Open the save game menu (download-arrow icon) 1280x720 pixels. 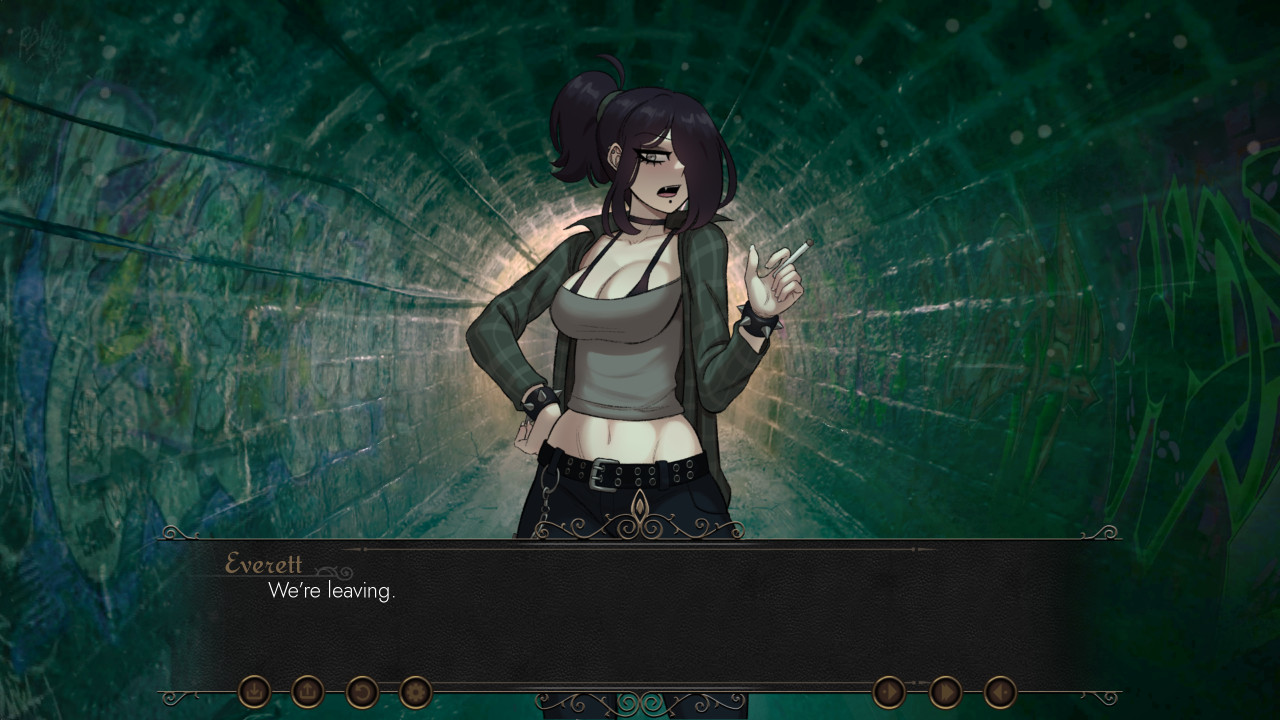tap(254, 691)
